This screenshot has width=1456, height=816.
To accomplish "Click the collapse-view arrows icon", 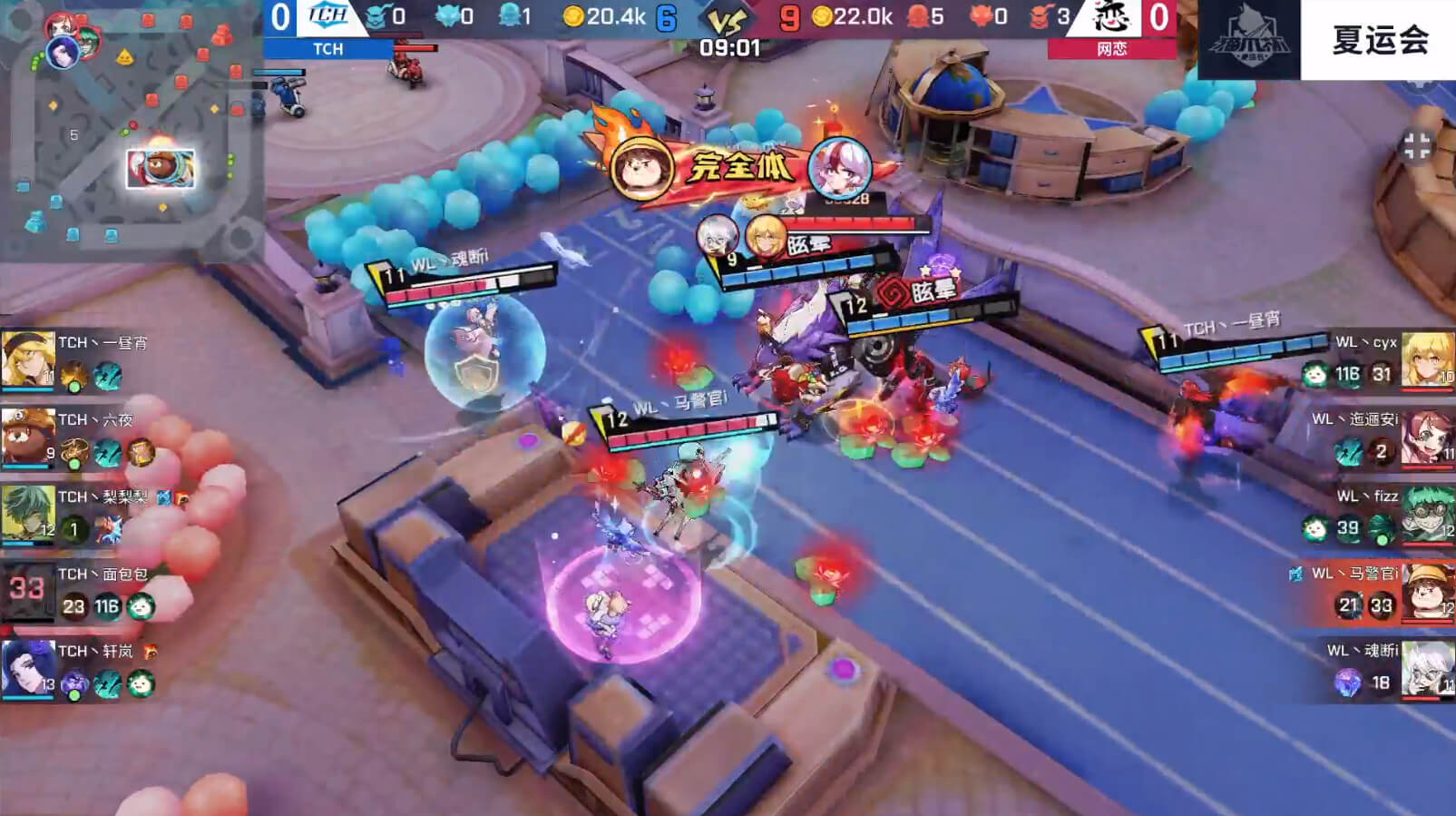I will 1416,145.
